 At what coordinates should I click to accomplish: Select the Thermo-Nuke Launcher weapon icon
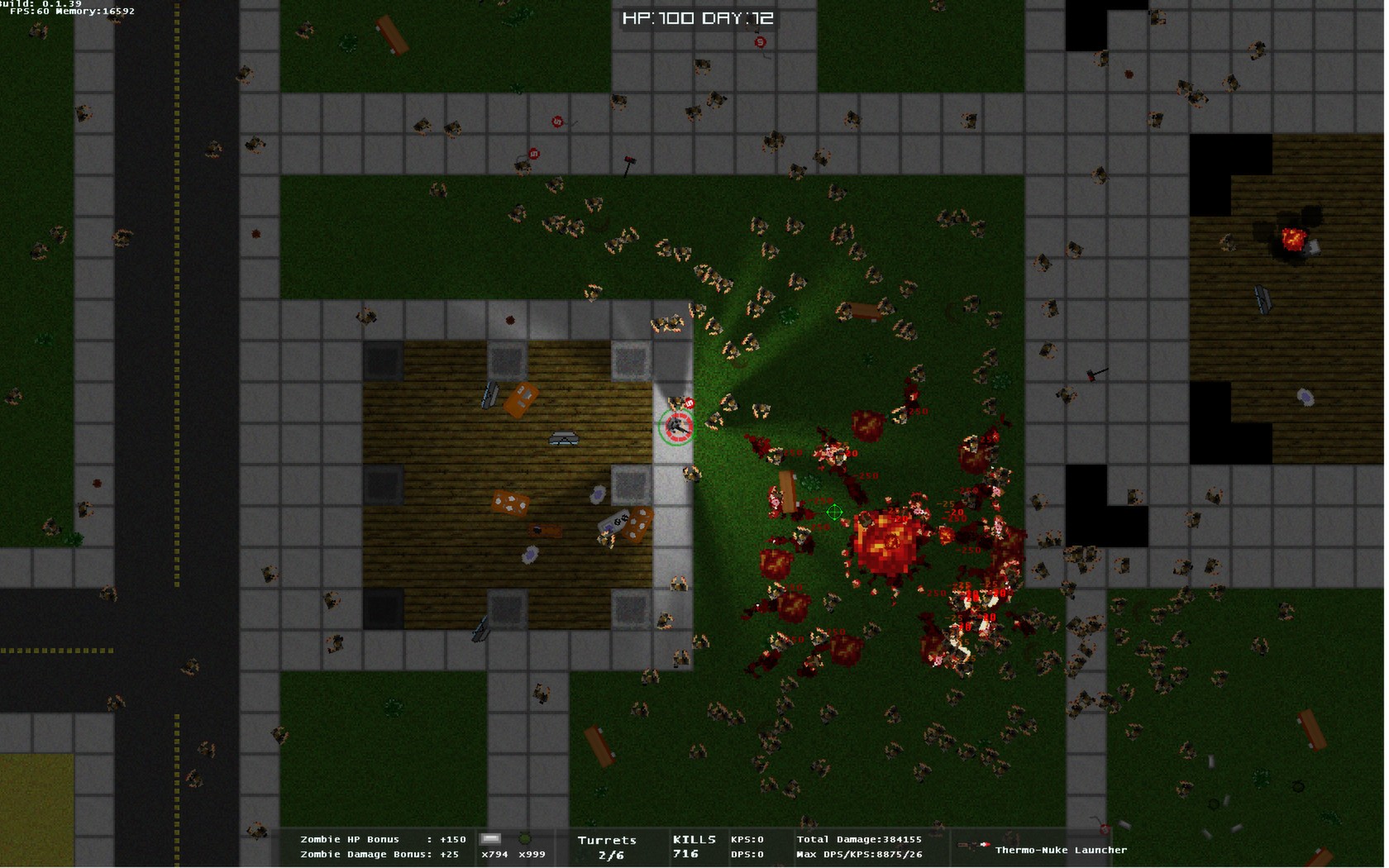(x=974, y=846)
